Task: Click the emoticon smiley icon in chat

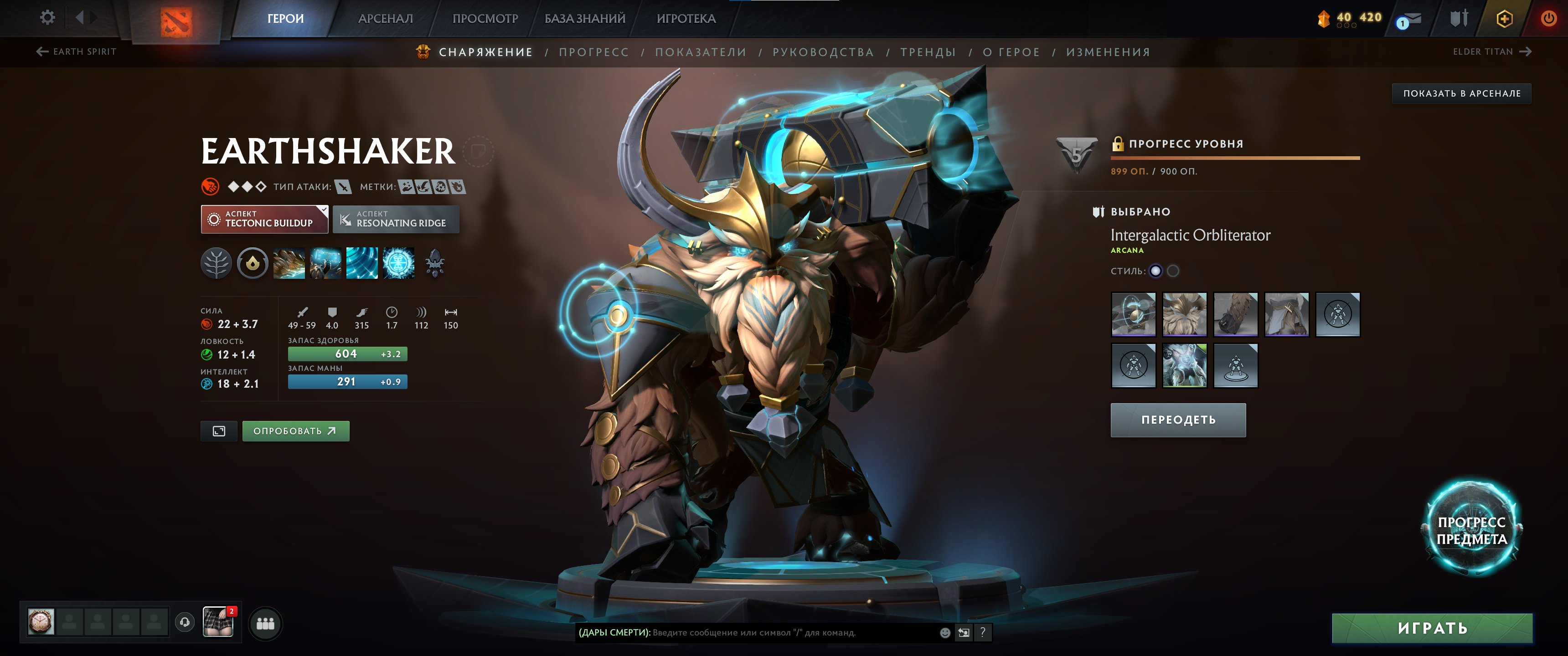Action: coord(945,633)
